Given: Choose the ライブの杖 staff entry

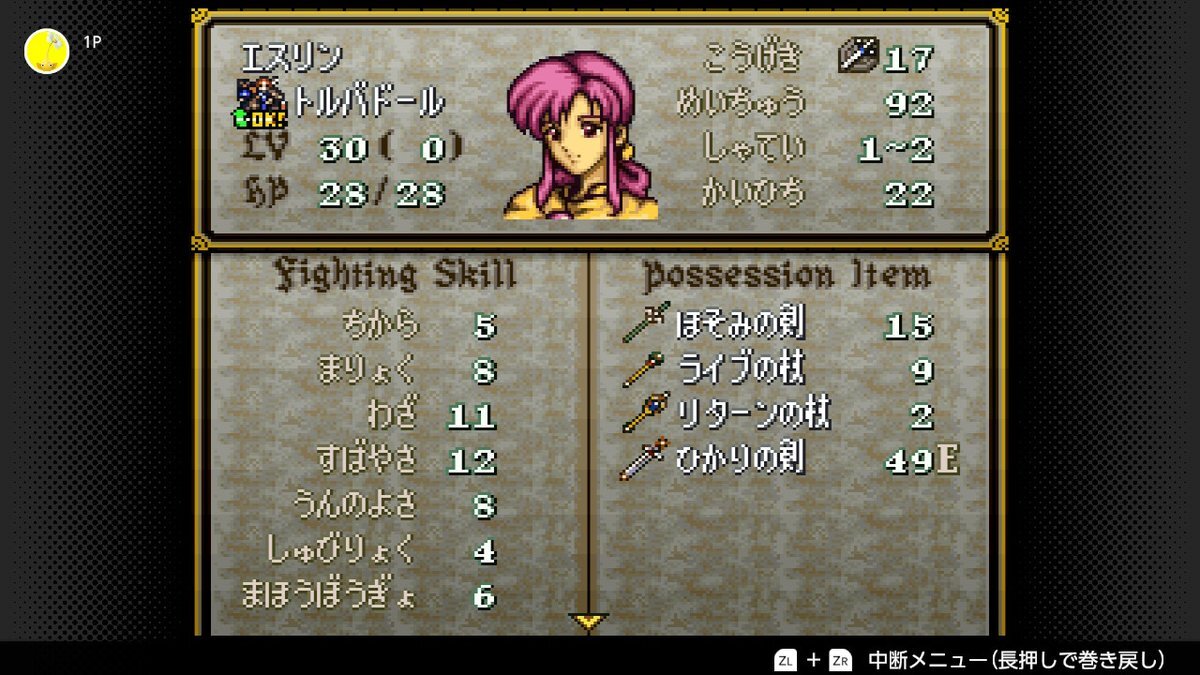Looking at the screenshot, I should pyautogui.click(x=740, y=370).
